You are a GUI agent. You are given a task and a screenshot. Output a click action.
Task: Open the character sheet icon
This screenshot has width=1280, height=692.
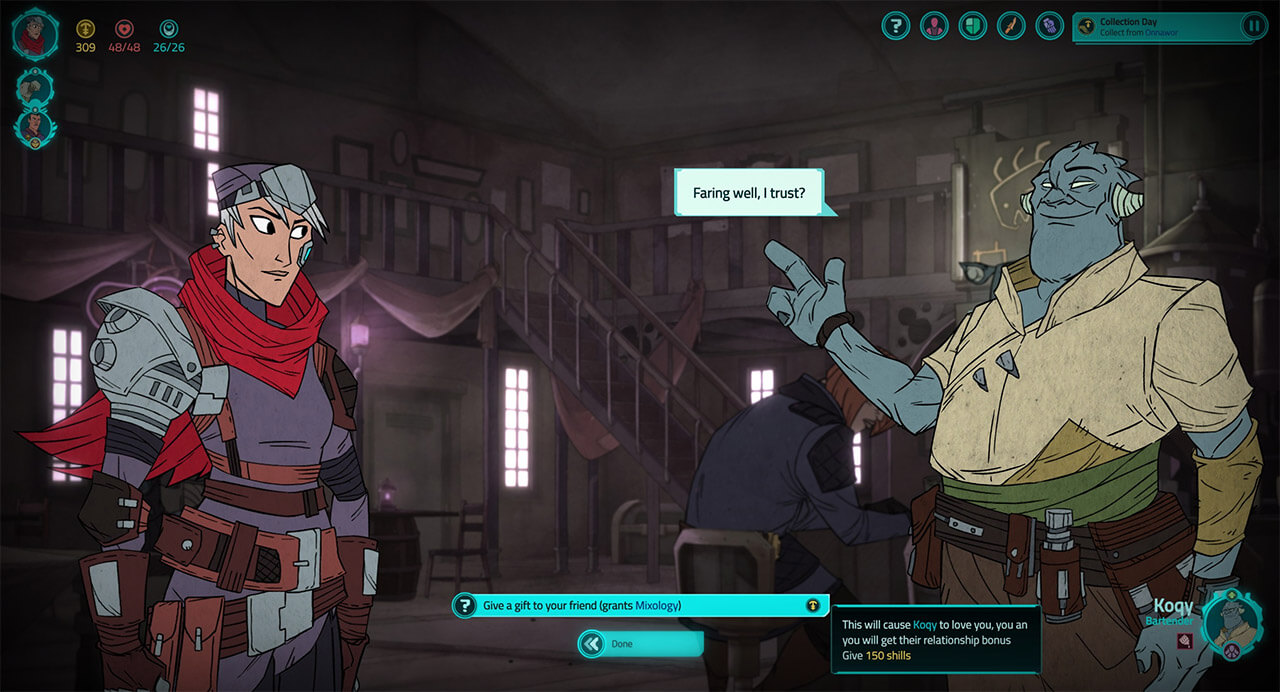click(934, 26)
